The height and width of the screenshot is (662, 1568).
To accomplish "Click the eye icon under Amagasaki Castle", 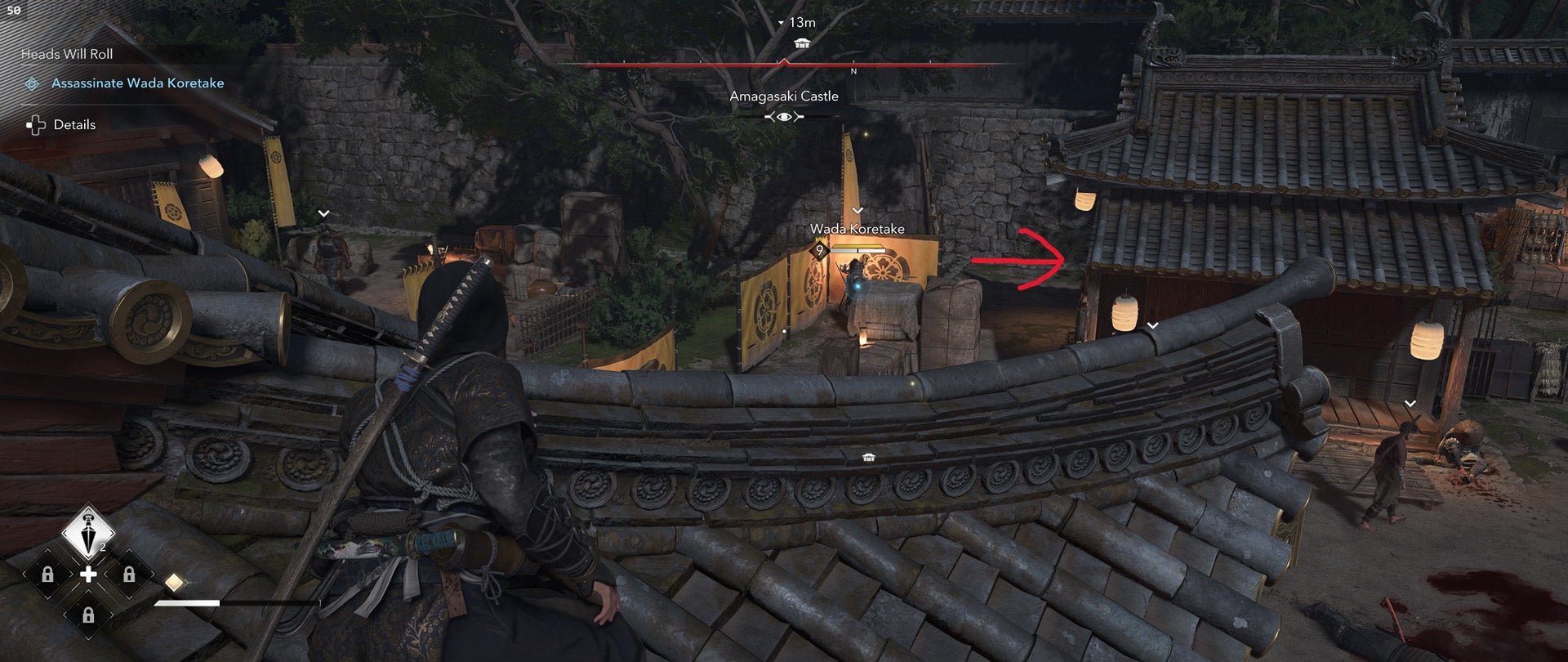I will (x=785, y=116).
